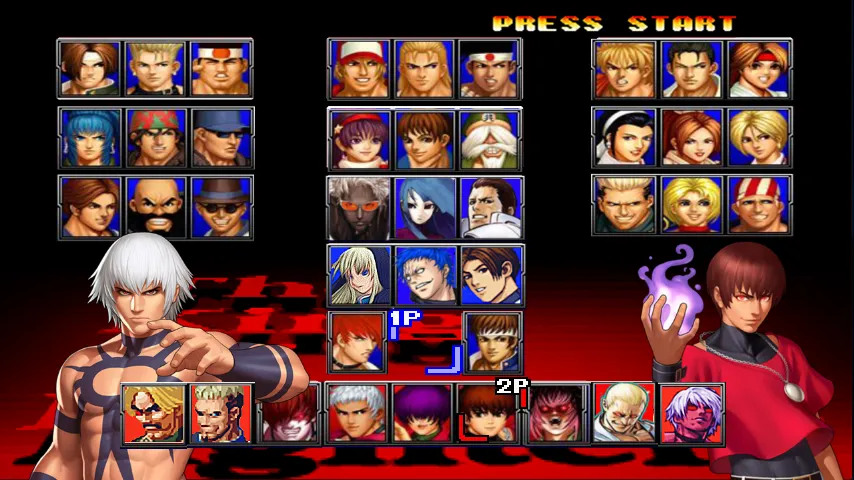Select Kim Kaphwan's portrait
This screenshot has height=480, width=854.
90,206
